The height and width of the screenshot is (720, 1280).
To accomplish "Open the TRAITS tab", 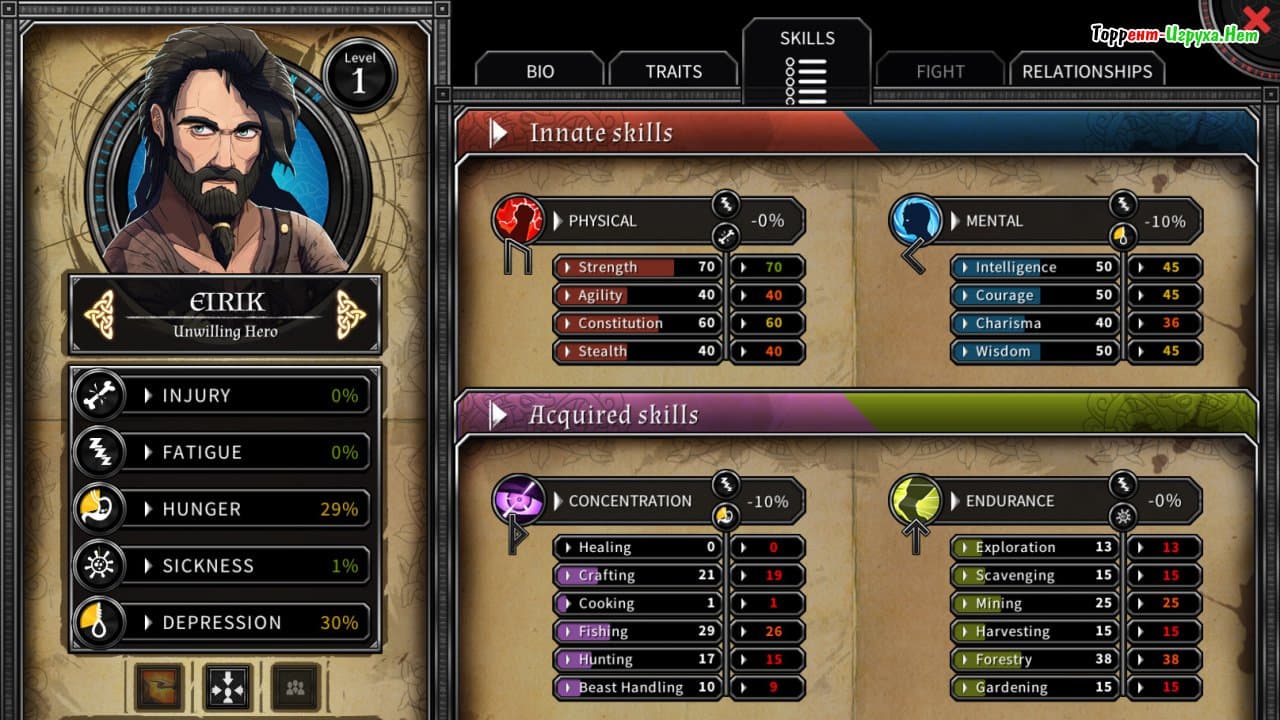I will [x=673, y=71].
